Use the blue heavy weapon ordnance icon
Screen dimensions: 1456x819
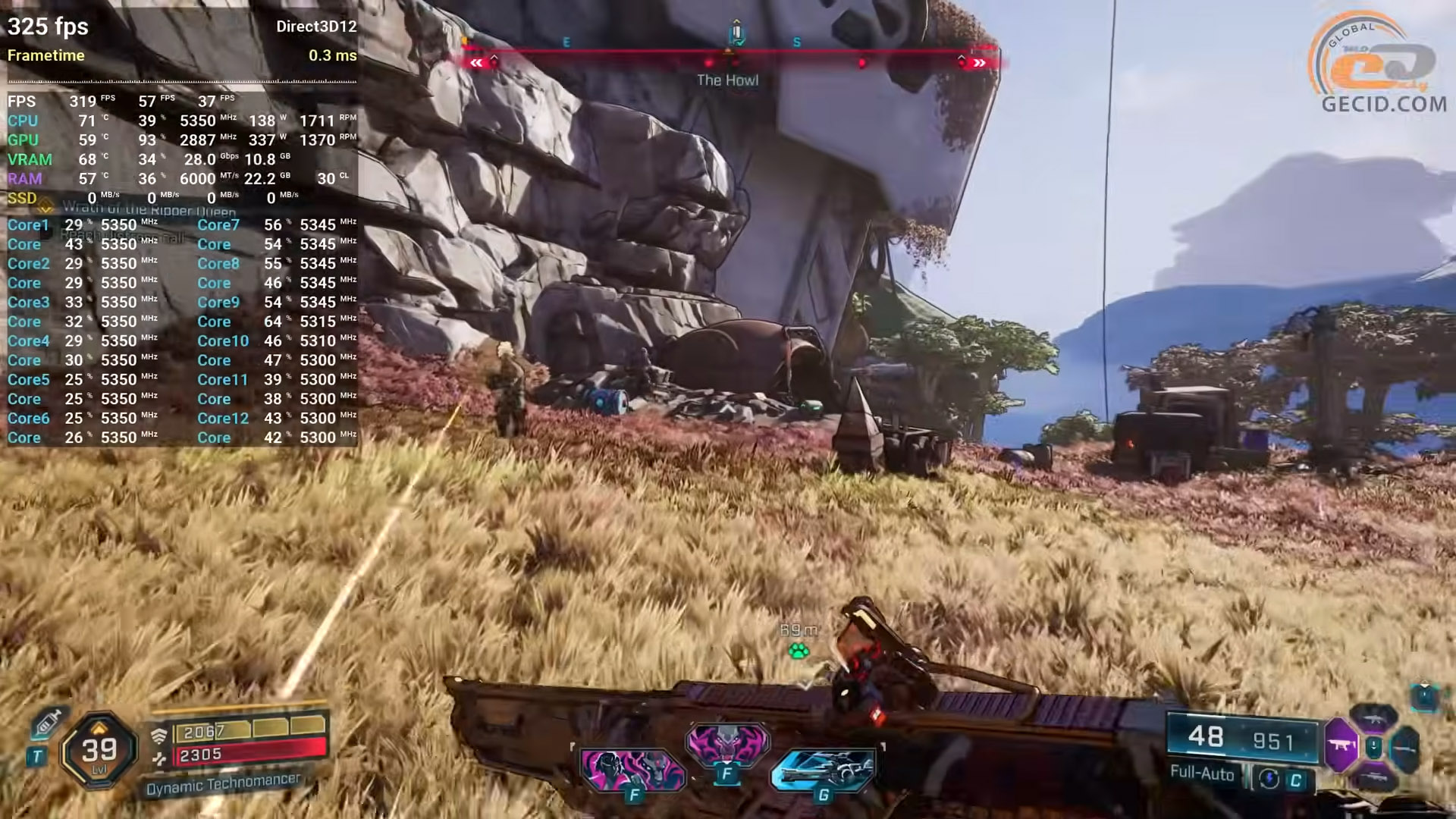(824, 769)
